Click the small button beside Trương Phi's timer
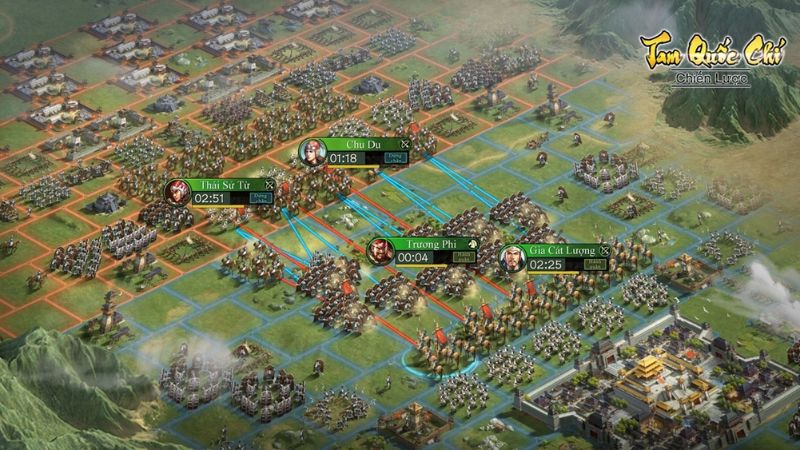The height and width of the screenshot is (450, 800). (x=463, y=257)
